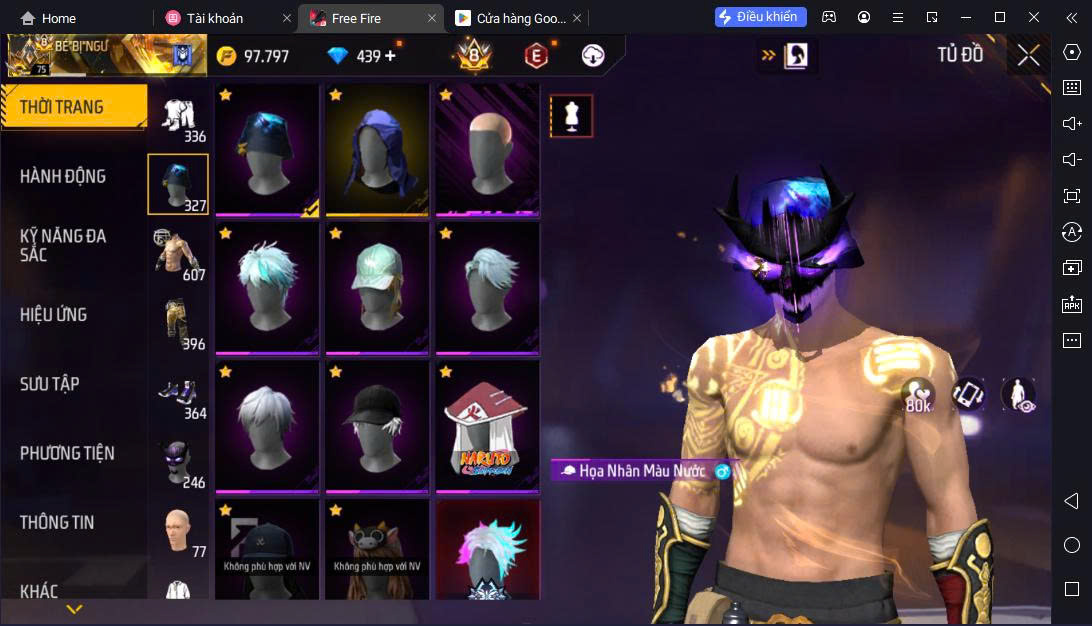Click the Điều khiển controls button
The width and height of the screenshot is (1092, 626).
coord(760,17)
